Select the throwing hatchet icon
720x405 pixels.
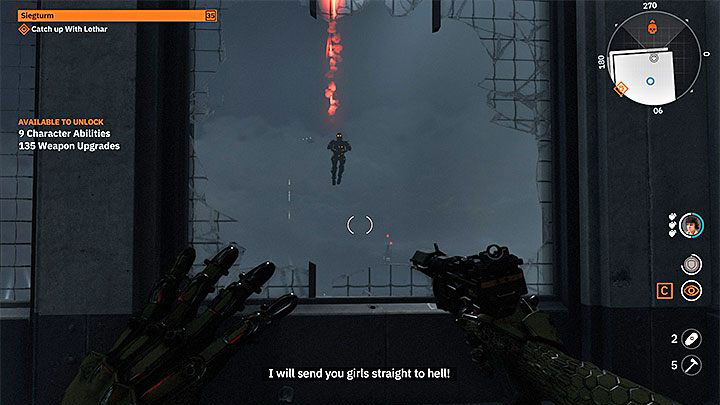[691, 366]
